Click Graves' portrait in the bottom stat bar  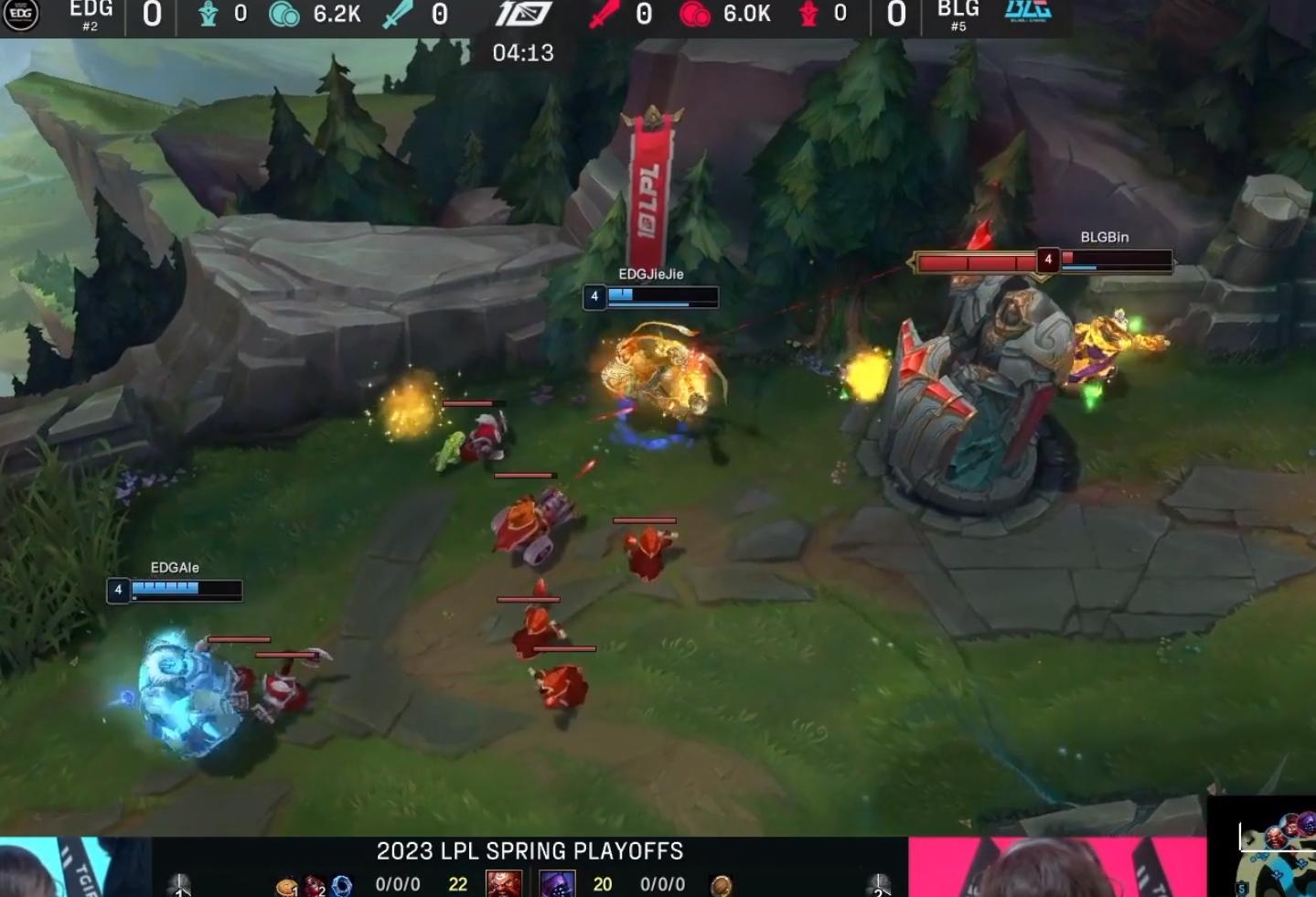click(x=503, y=884)
